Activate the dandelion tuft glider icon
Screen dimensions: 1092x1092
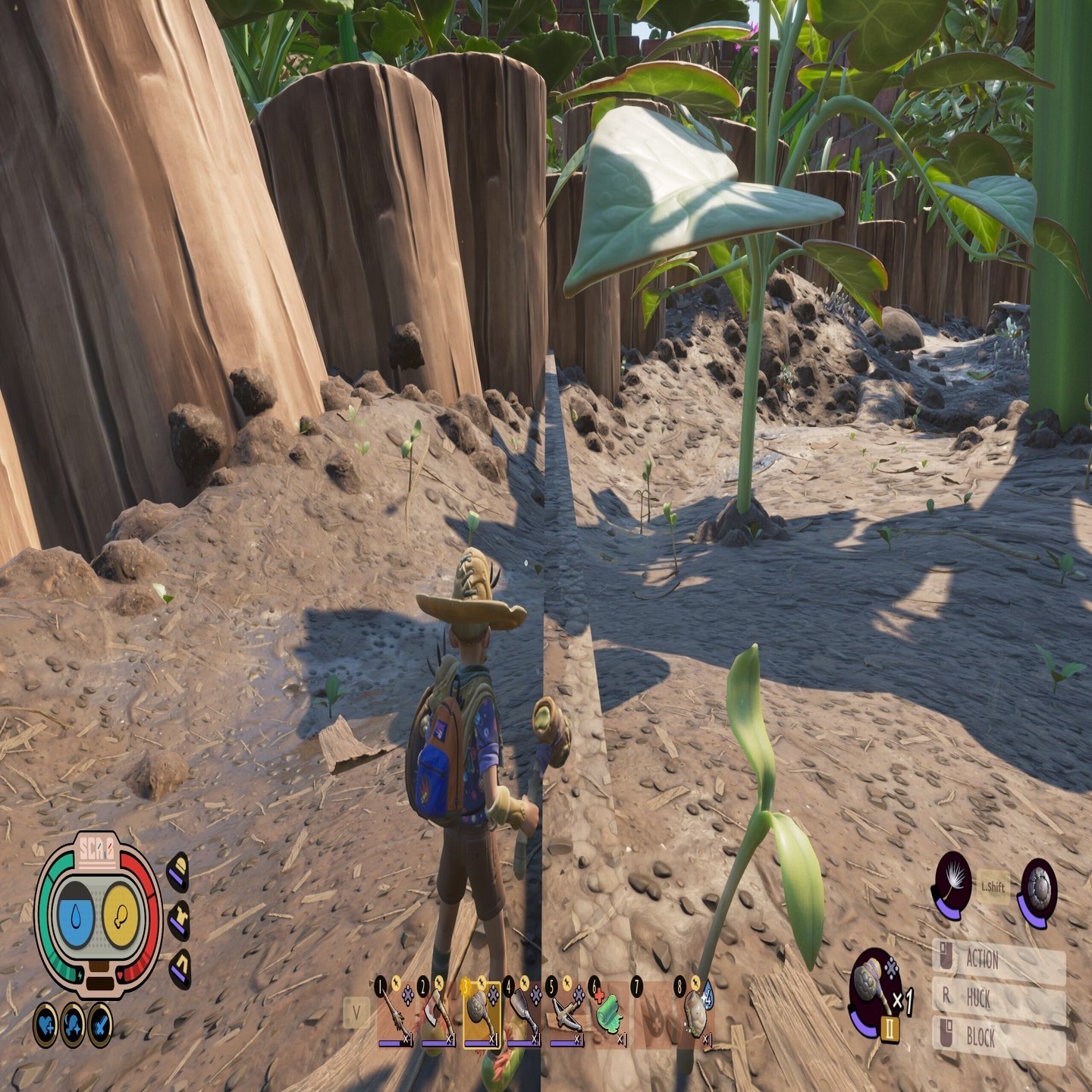coord(952,883)
